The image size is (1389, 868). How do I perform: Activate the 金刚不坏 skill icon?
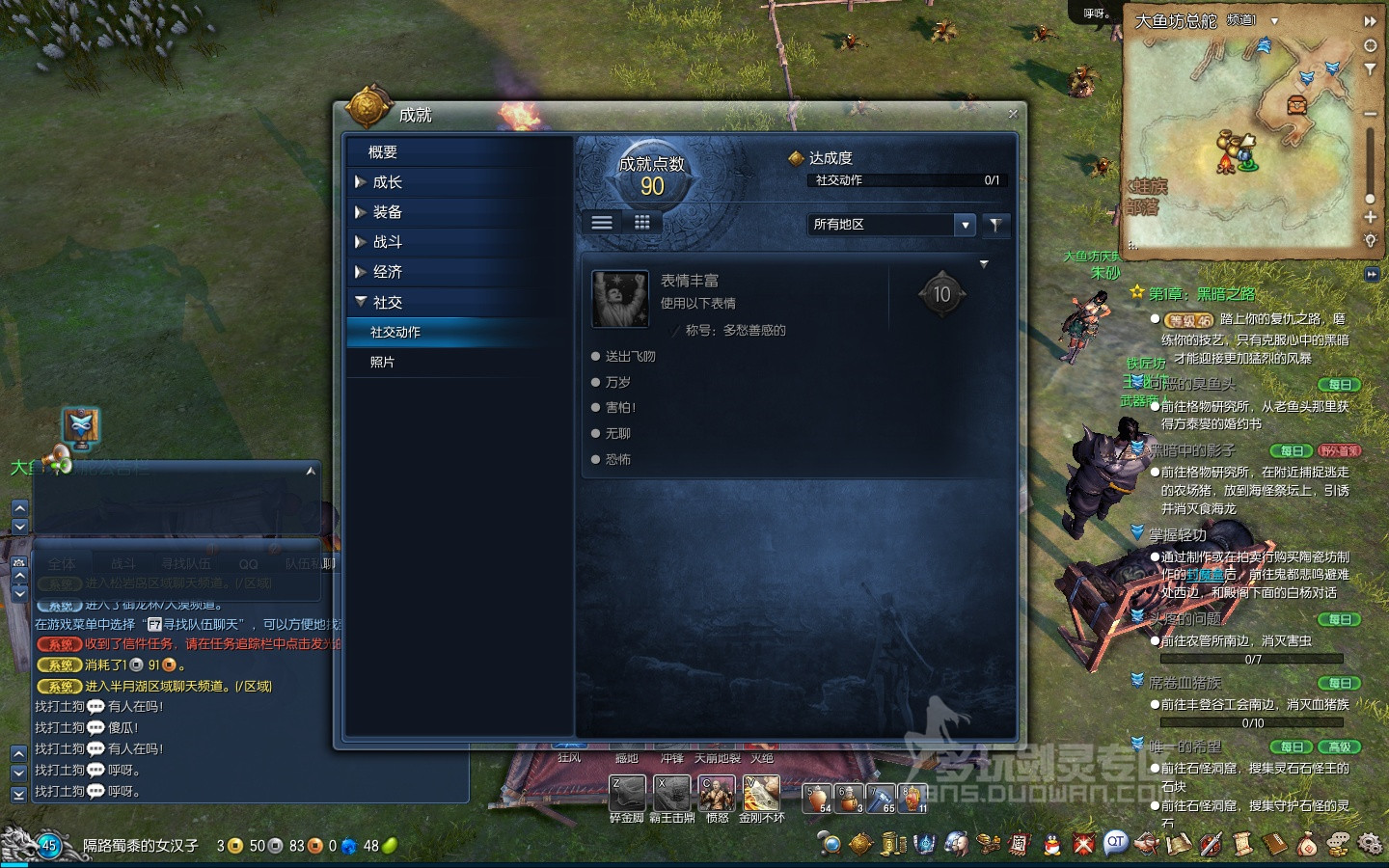click(761, 793)
